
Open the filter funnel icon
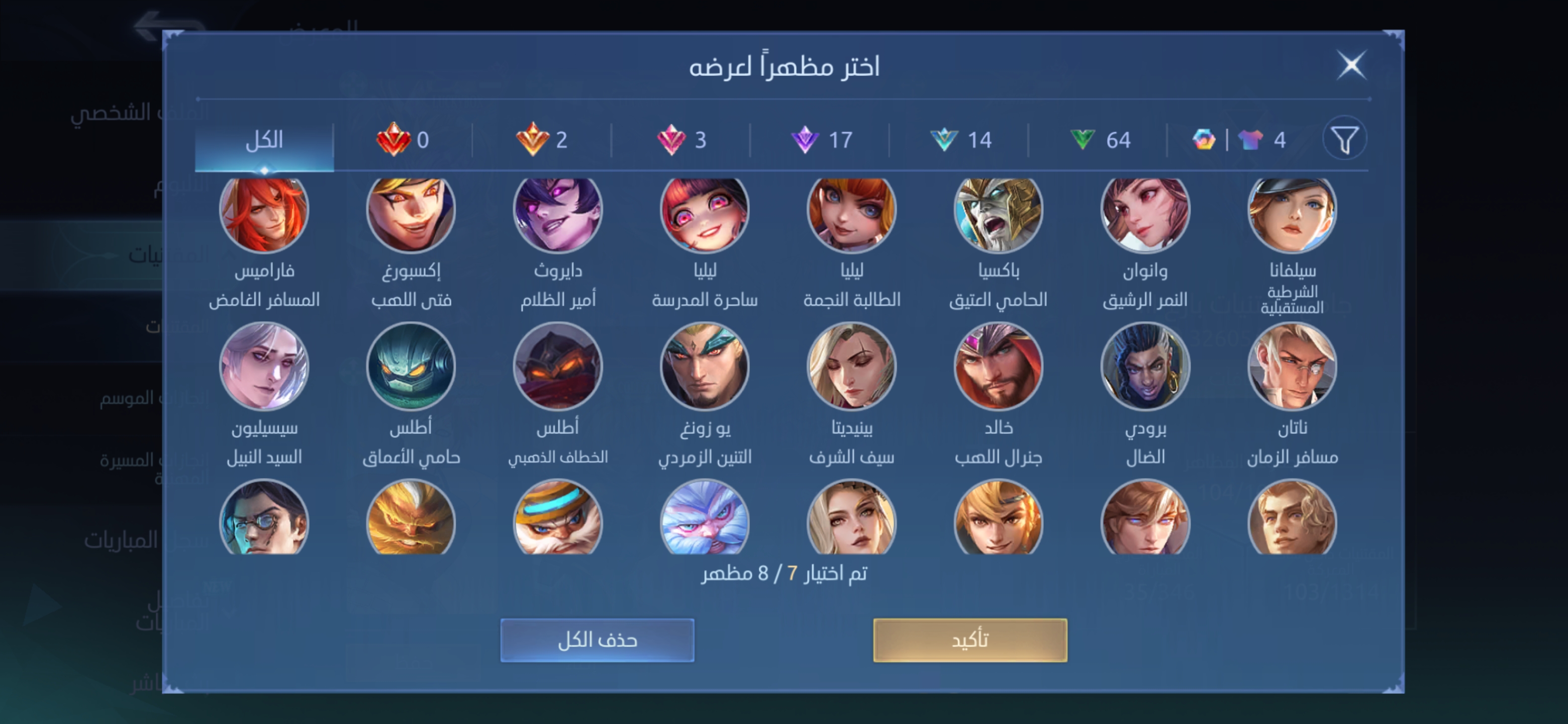[1344, 139]
